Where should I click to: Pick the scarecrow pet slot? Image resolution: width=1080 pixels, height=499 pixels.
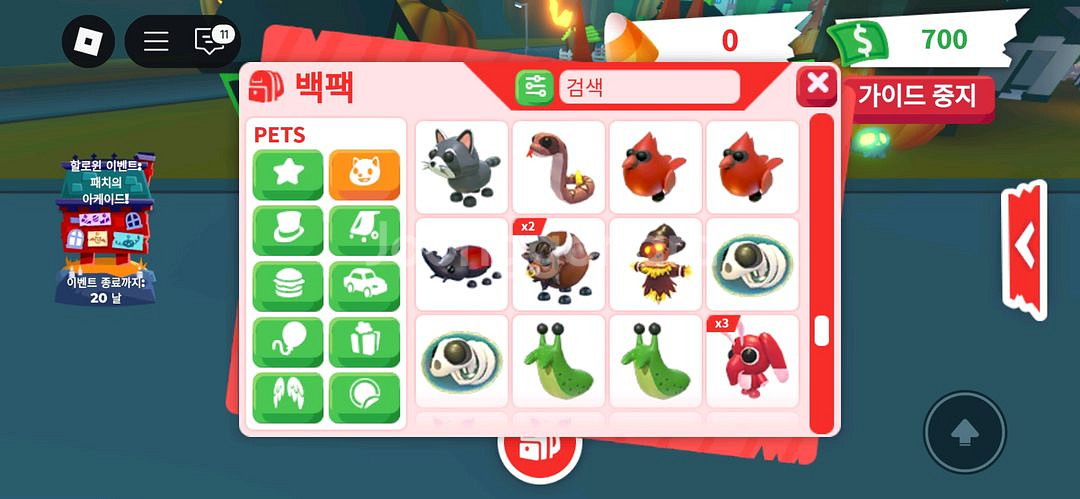pos(655,264)
